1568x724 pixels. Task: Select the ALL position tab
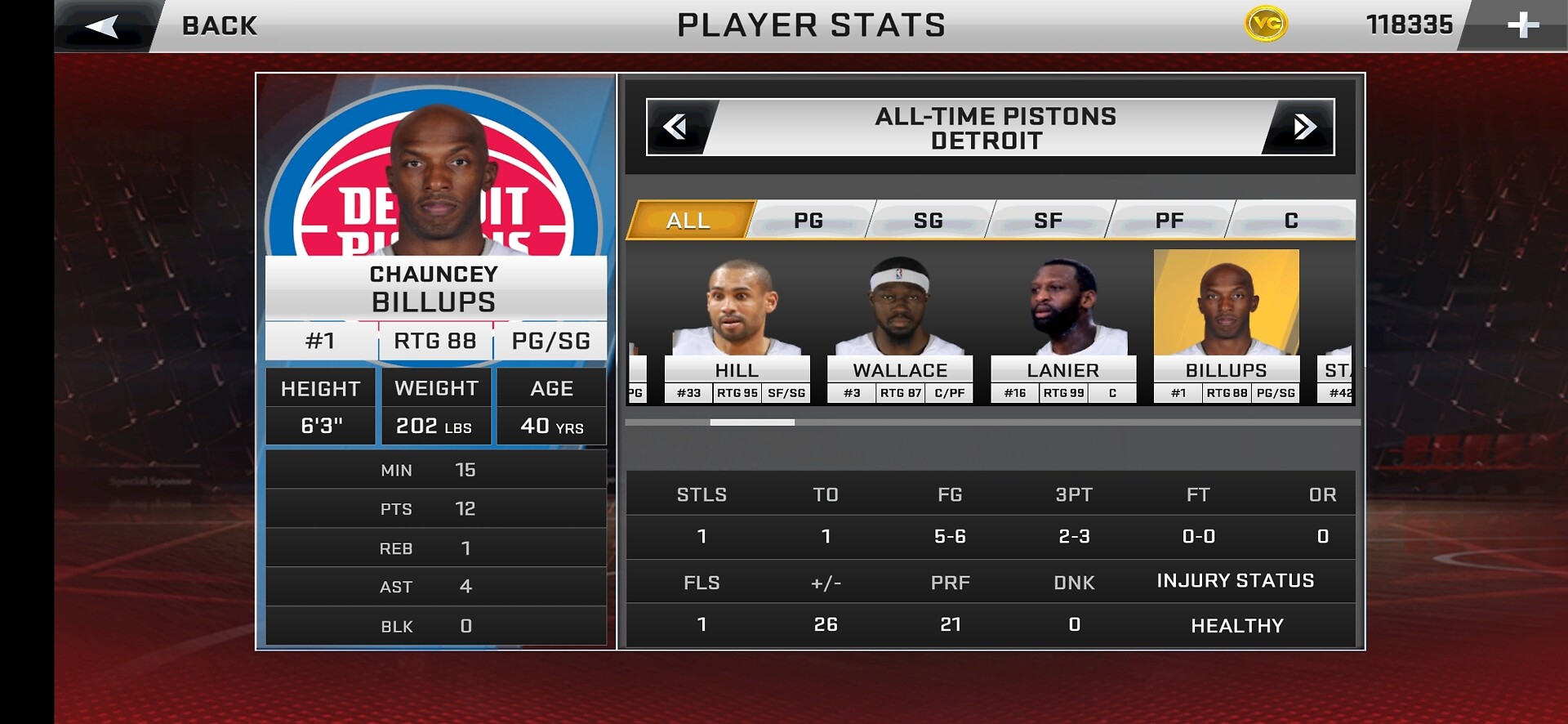point(688,220)
